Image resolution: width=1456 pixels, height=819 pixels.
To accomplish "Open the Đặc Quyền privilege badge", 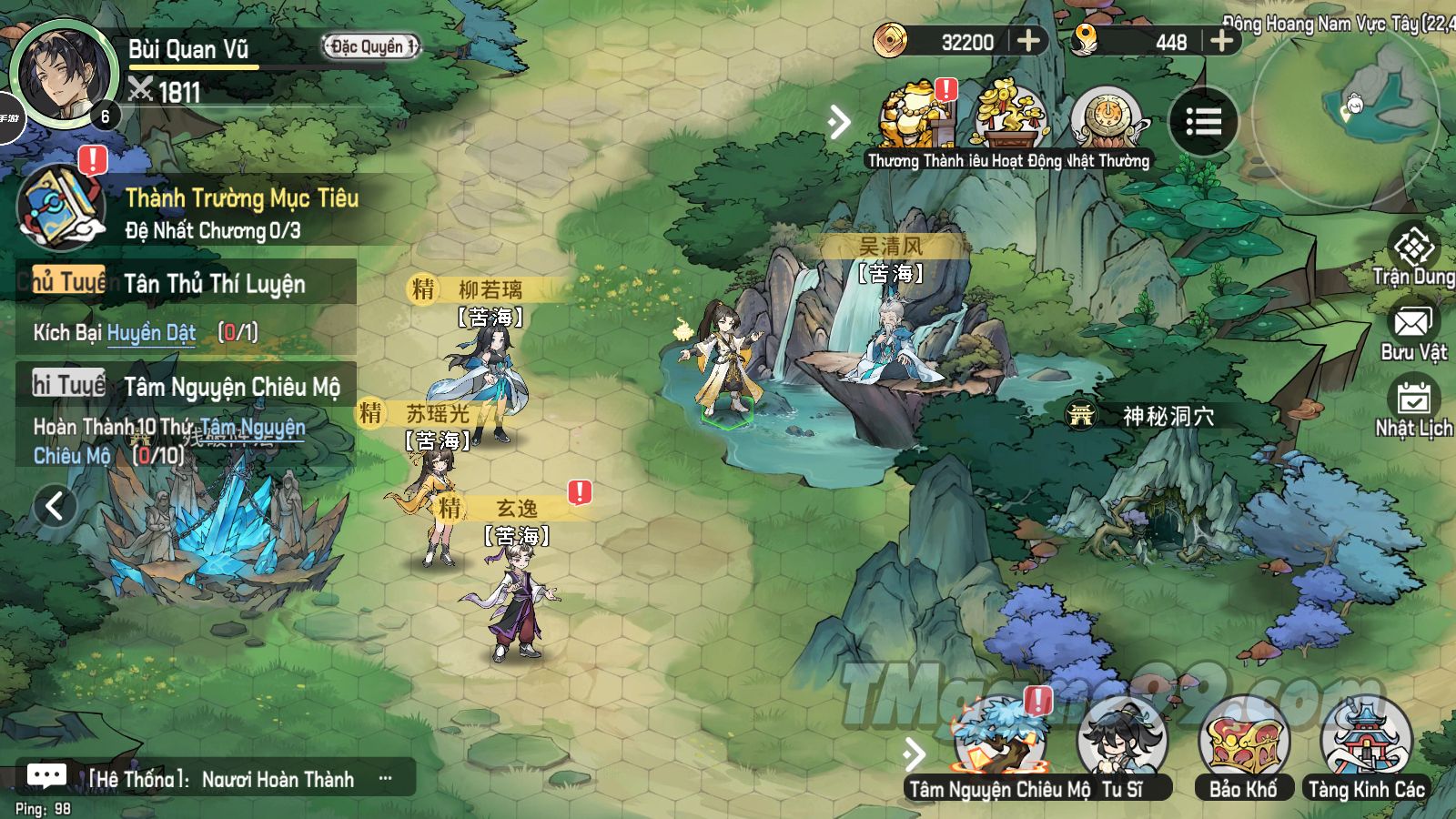I will (371, 46).
